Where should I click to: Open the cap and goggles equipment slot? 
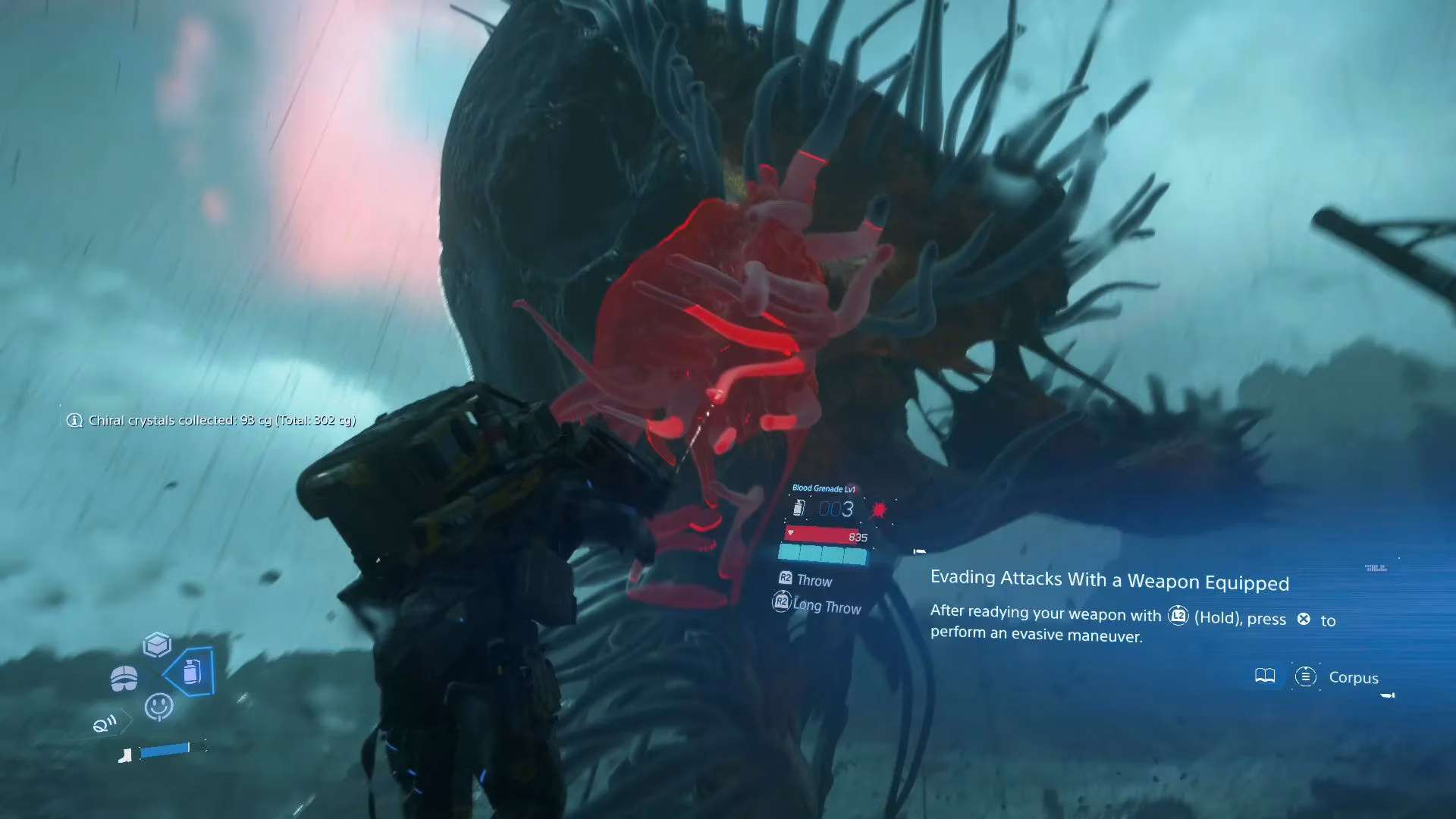(124, 677)
